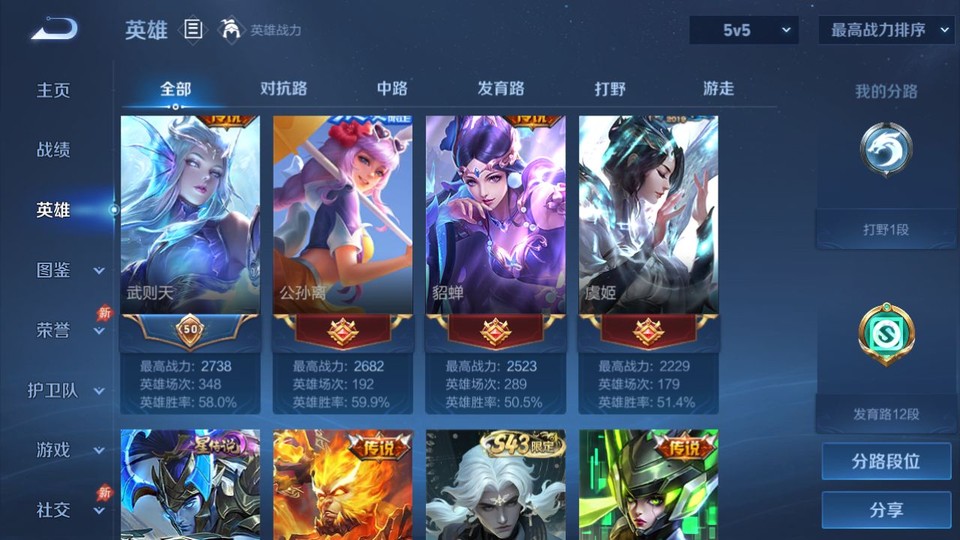Switch to the 游走 tab
Viewport: 960px width, 540px height.
[x=718, y=89]
